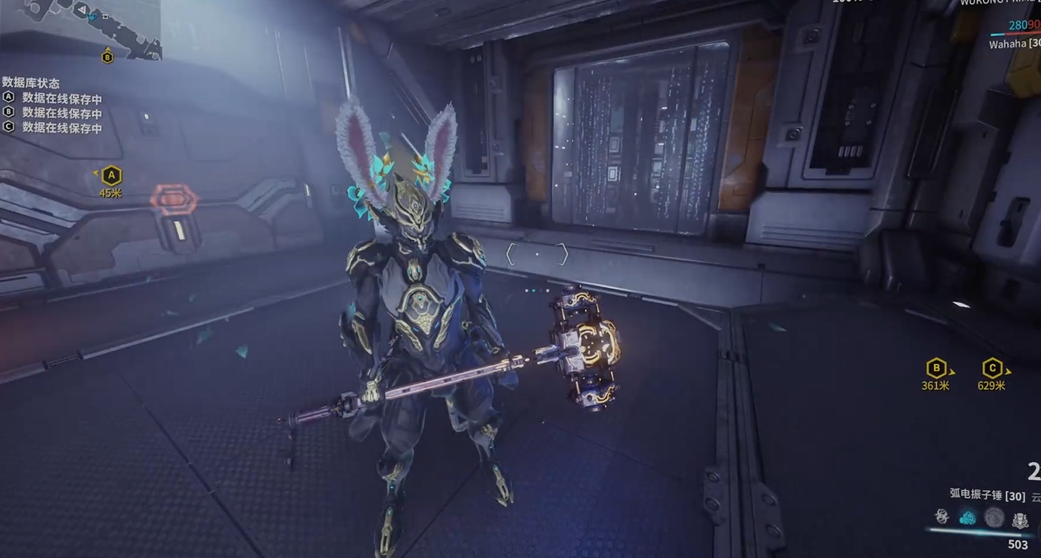
Task: Trigger the Primal Fury crest ability
Action: point(1020,518)
